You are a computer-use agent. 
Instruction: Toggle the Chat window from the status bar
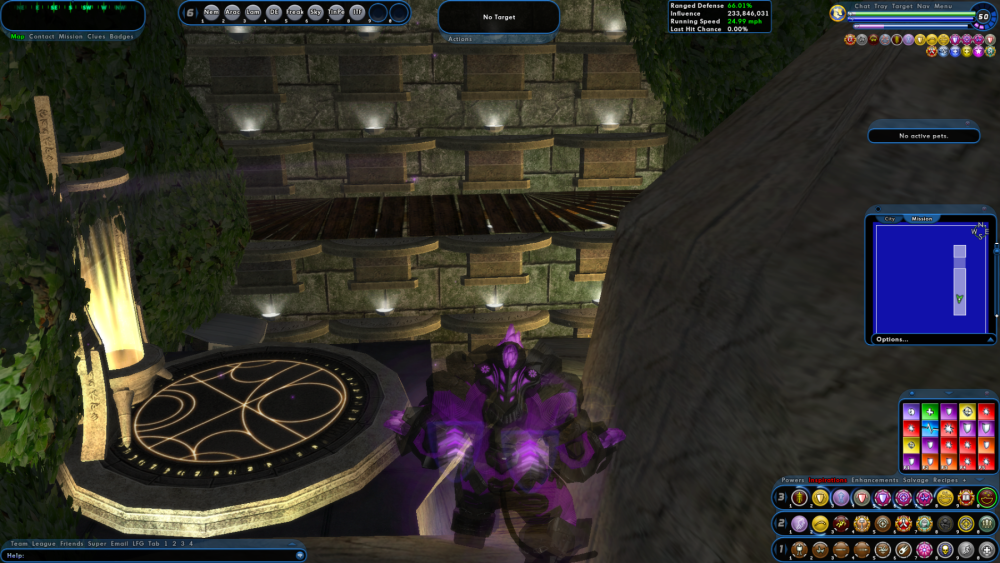pos(862,6)
